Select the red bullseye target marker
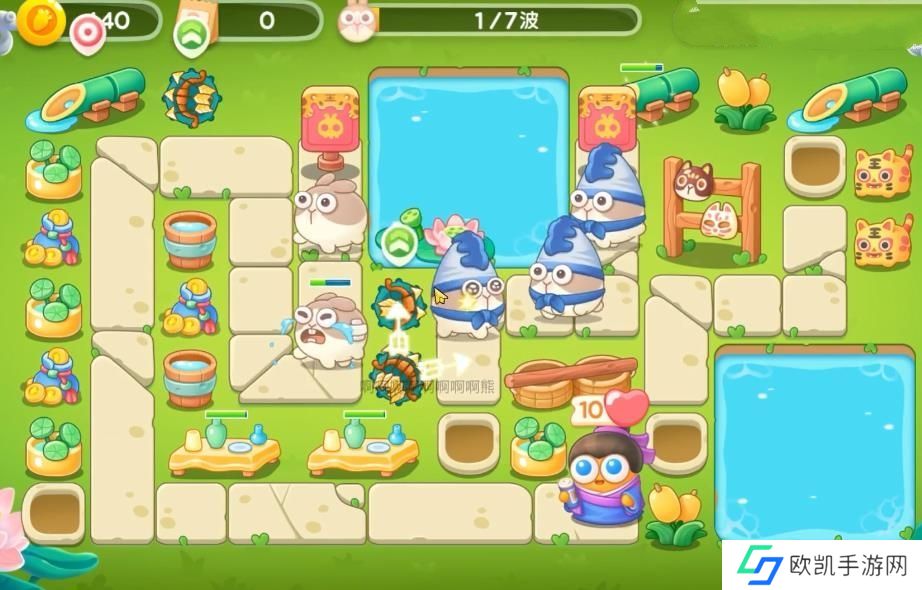 (x=87, y=35)
